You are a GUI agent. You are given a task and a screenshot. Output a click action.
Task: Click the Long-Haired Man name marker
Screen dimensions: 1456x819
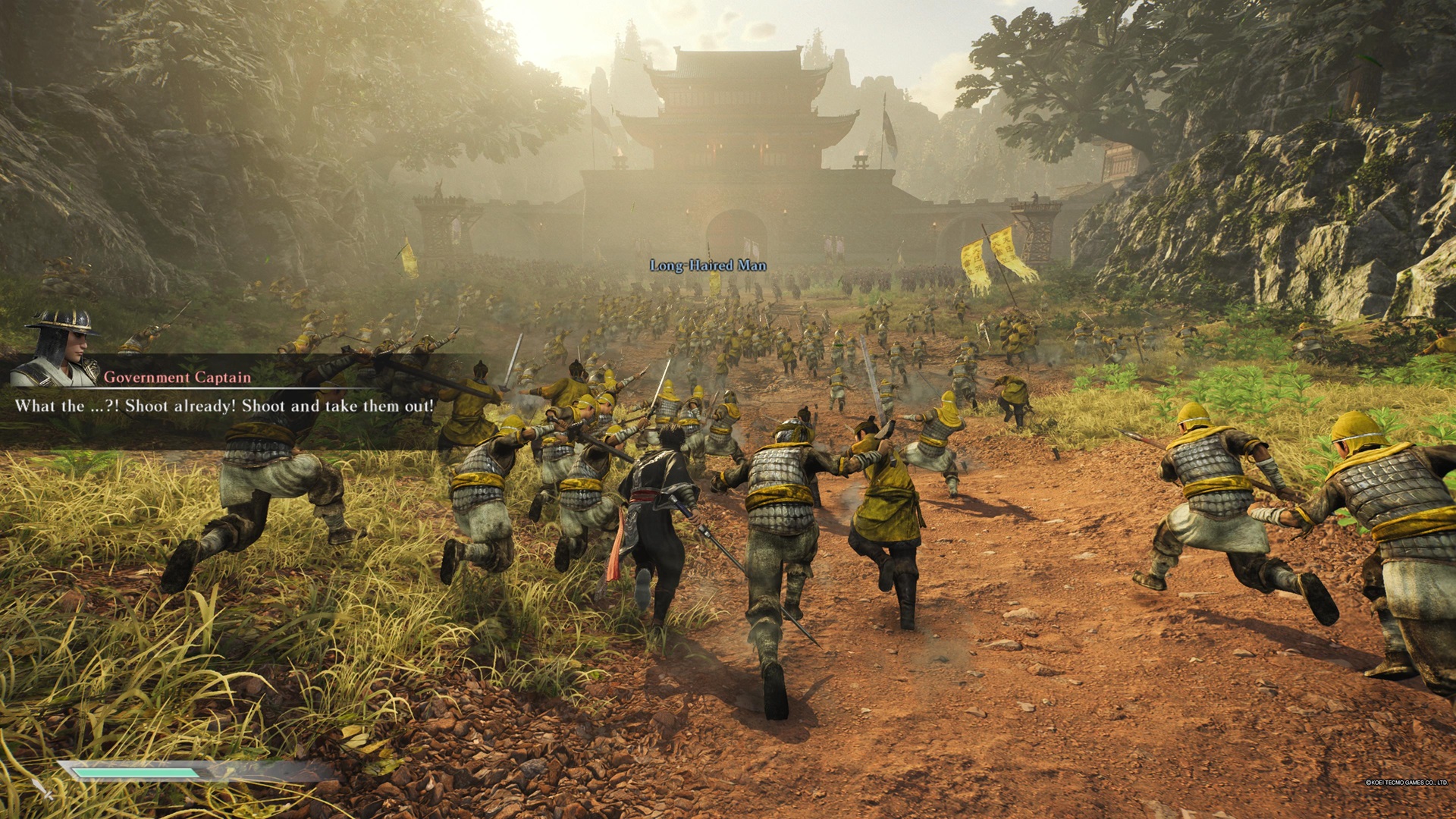point(708,265)
